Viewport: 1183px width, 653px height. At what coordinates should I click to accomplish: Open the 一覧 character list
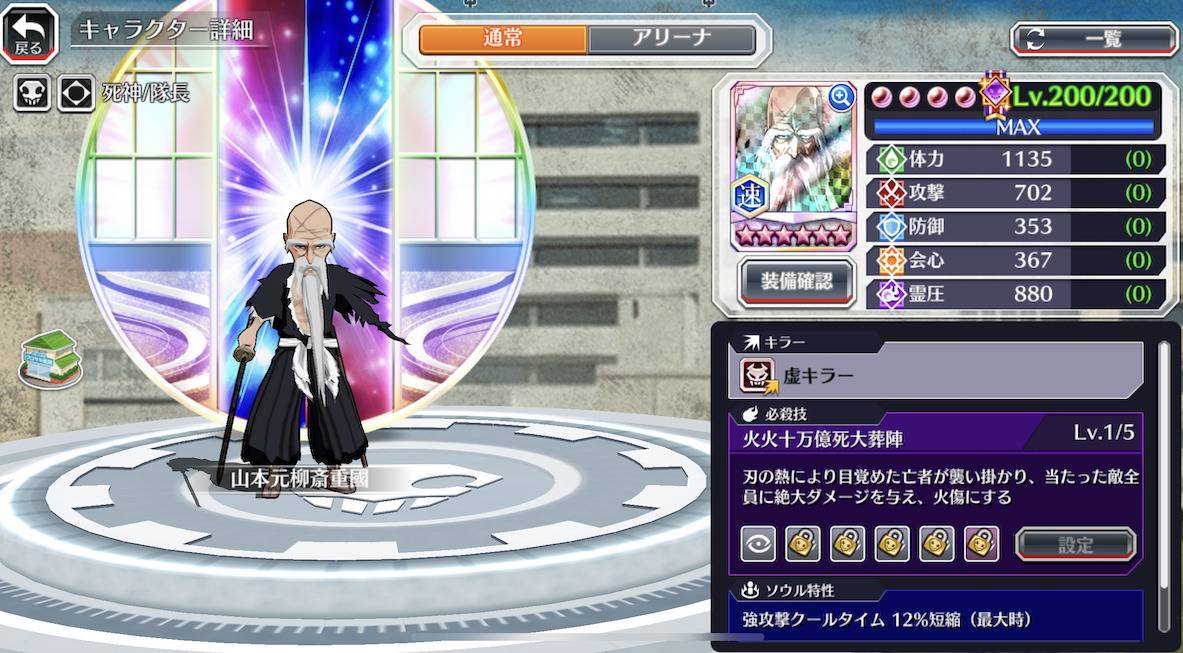(x=1094, y=39)
